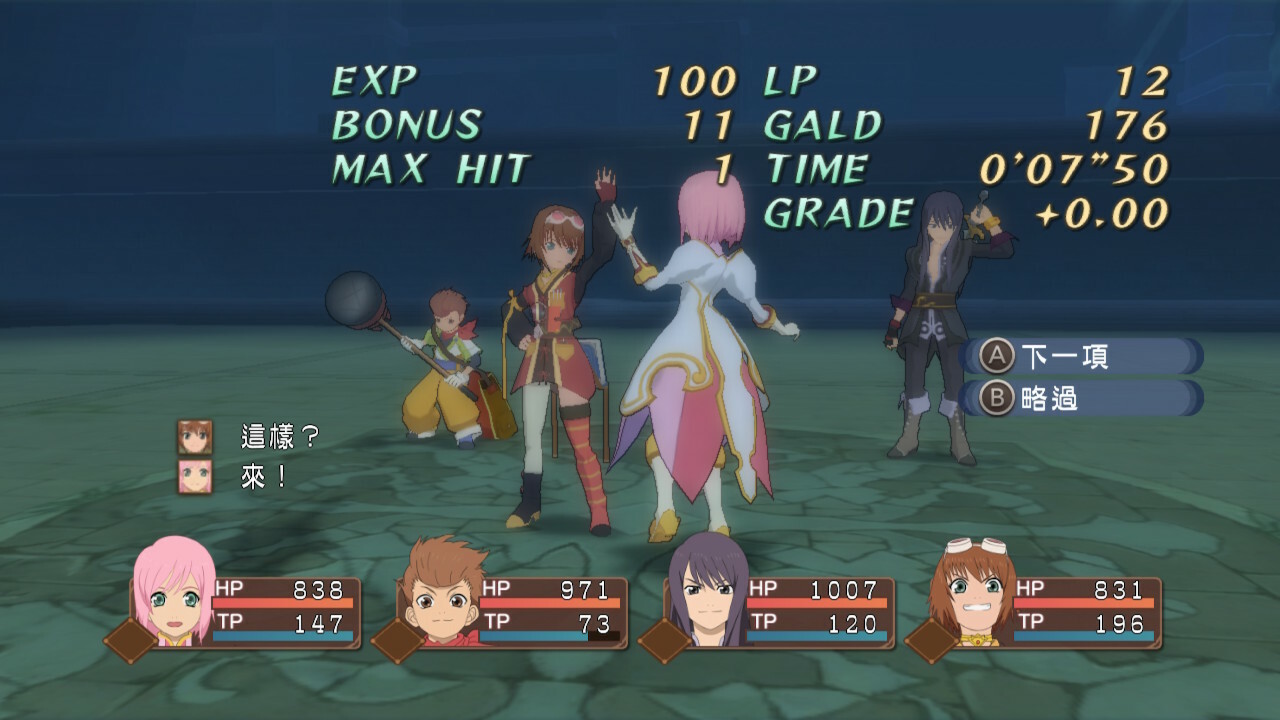1280x720 pixels.
Task: Select the pink-haired girl's party portrait
Action: click(170, 591)
